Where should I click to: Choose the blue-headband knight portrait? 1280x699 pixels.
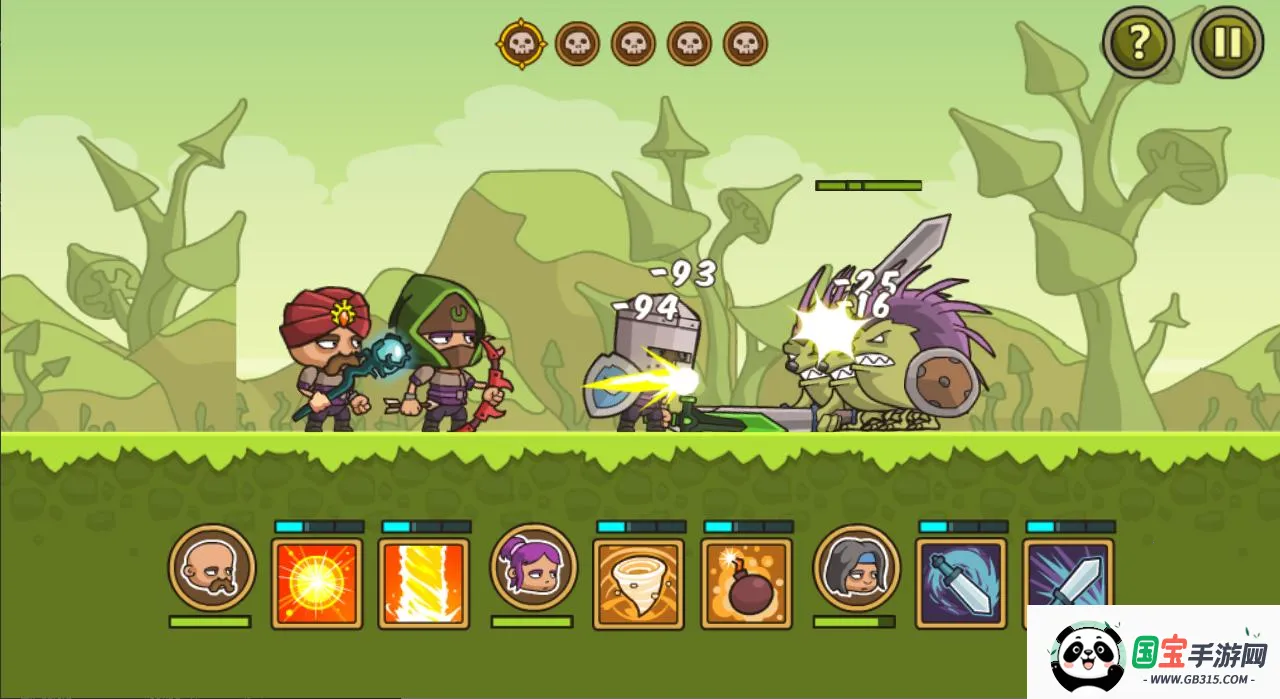pyautogui.click(x=856, y=567)
